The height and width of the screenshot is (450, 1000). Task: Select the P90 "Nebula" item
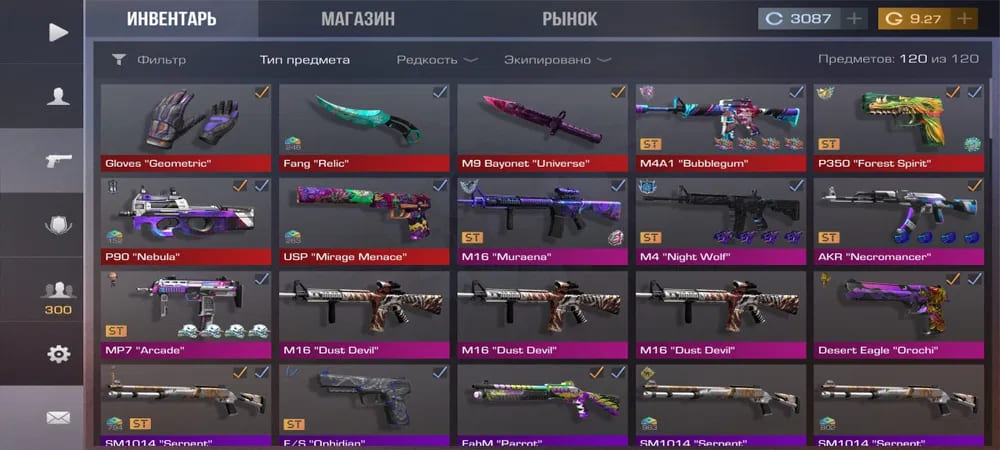[x=186, y=220]
